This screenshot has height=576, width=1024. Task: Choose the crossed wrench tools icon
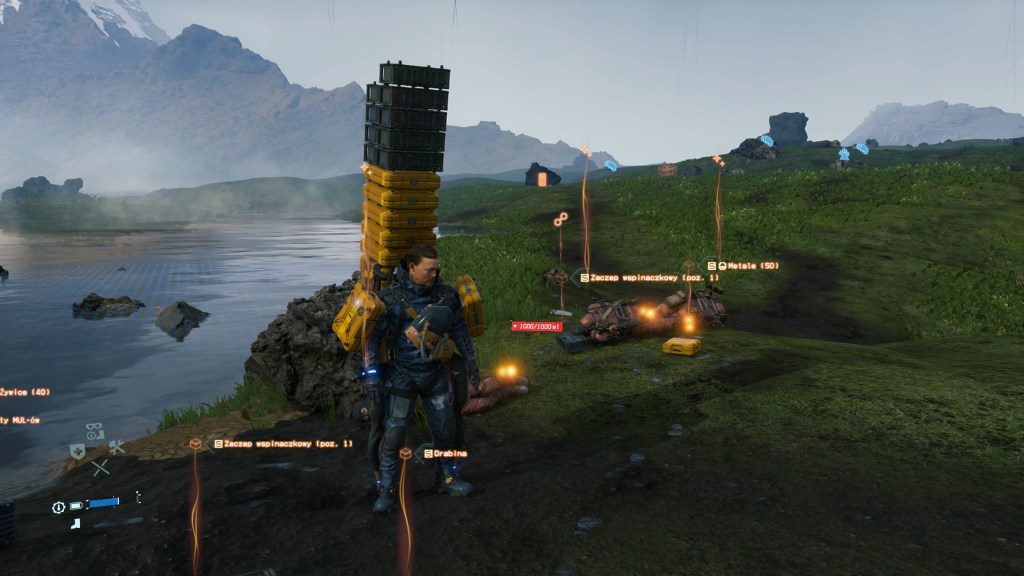pos(117,447)
